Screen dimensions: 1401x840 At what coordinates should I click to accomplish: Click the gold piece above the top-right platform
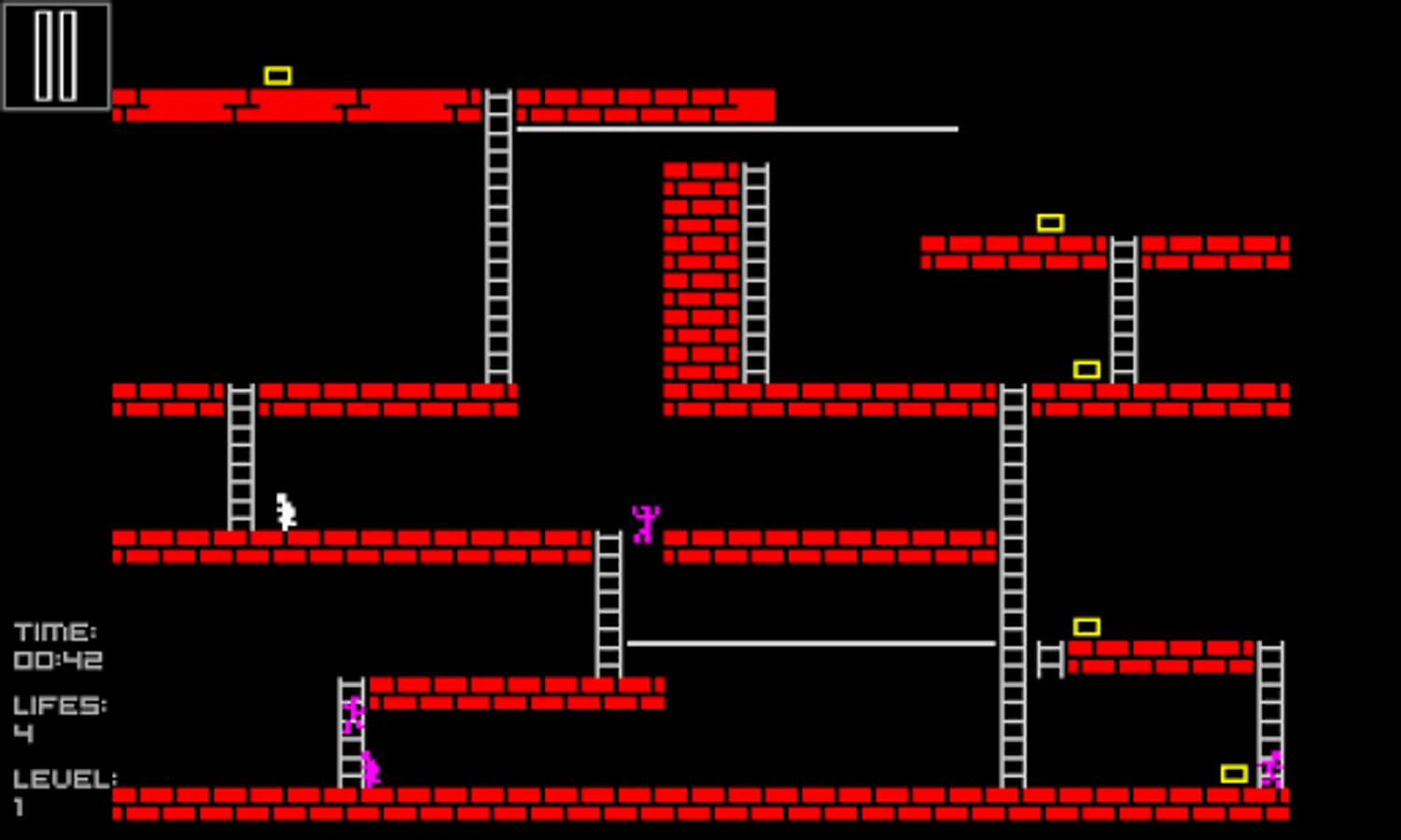pos(1052,222)
